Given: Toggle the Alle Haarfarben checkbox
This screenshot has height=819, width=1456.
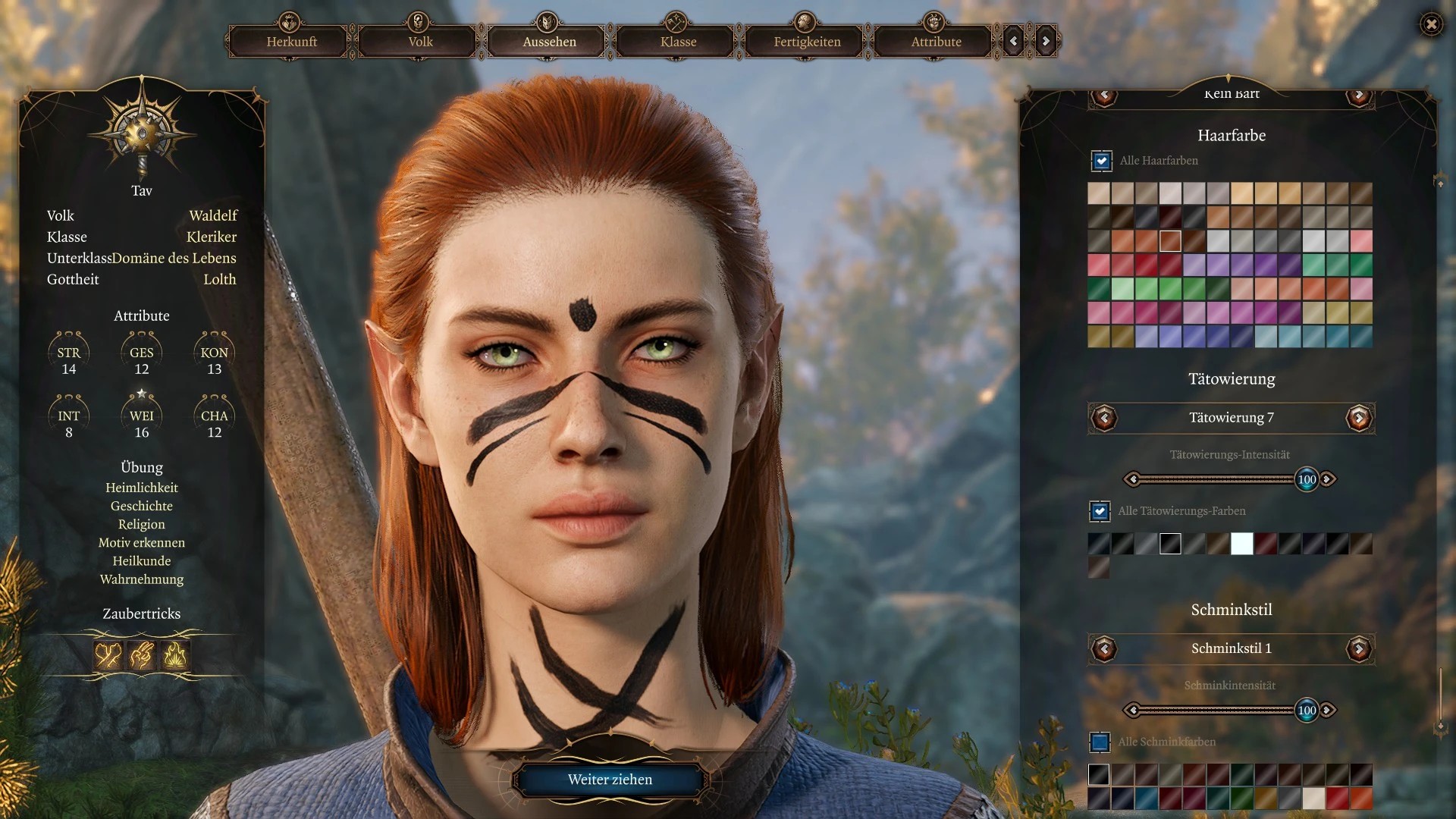Looking at the screenshot, I should pos(1101,161).
